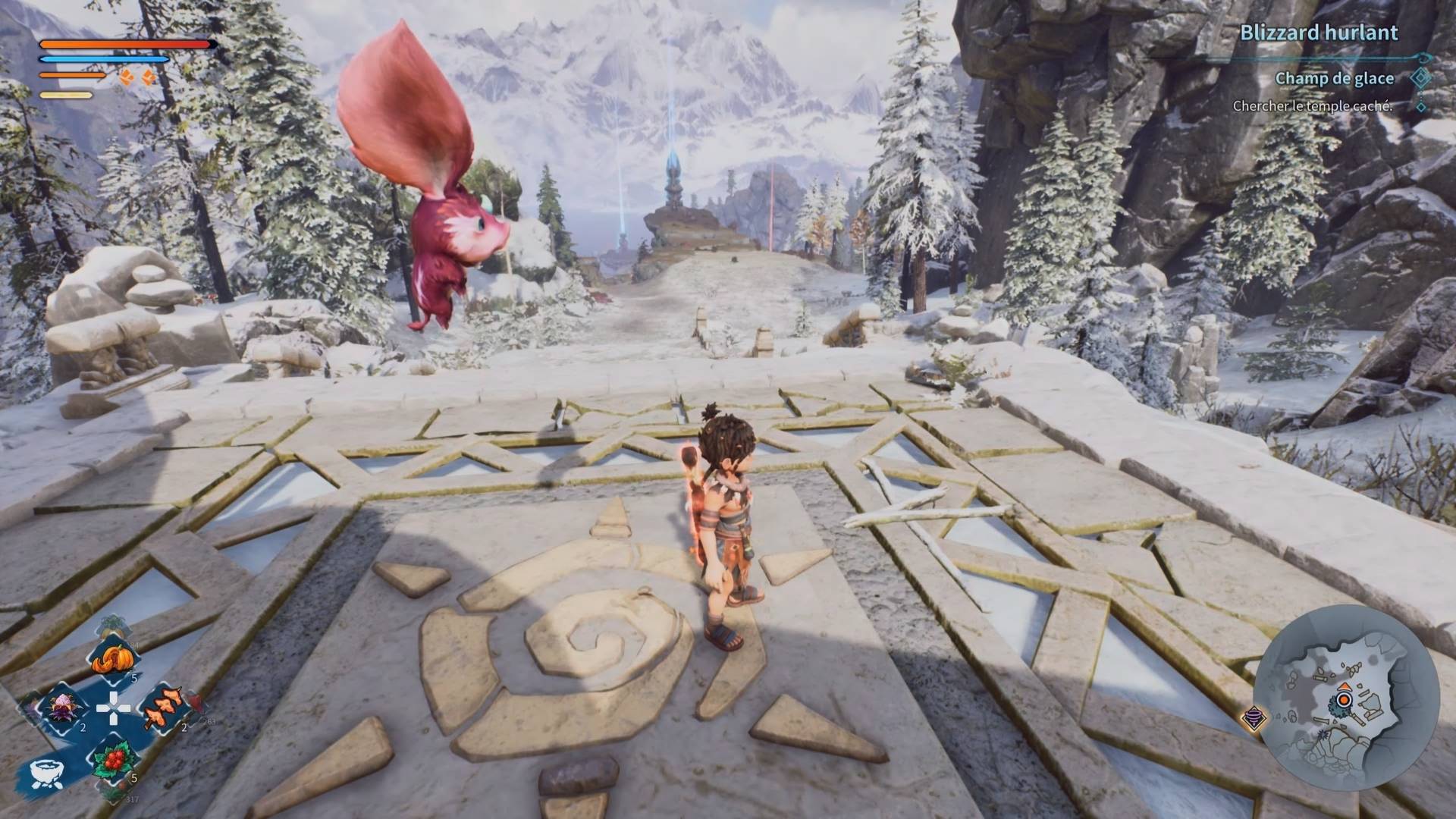Select the red berries item slot
The height and width of the screenshot is (819, 1456).
[112, 759]
